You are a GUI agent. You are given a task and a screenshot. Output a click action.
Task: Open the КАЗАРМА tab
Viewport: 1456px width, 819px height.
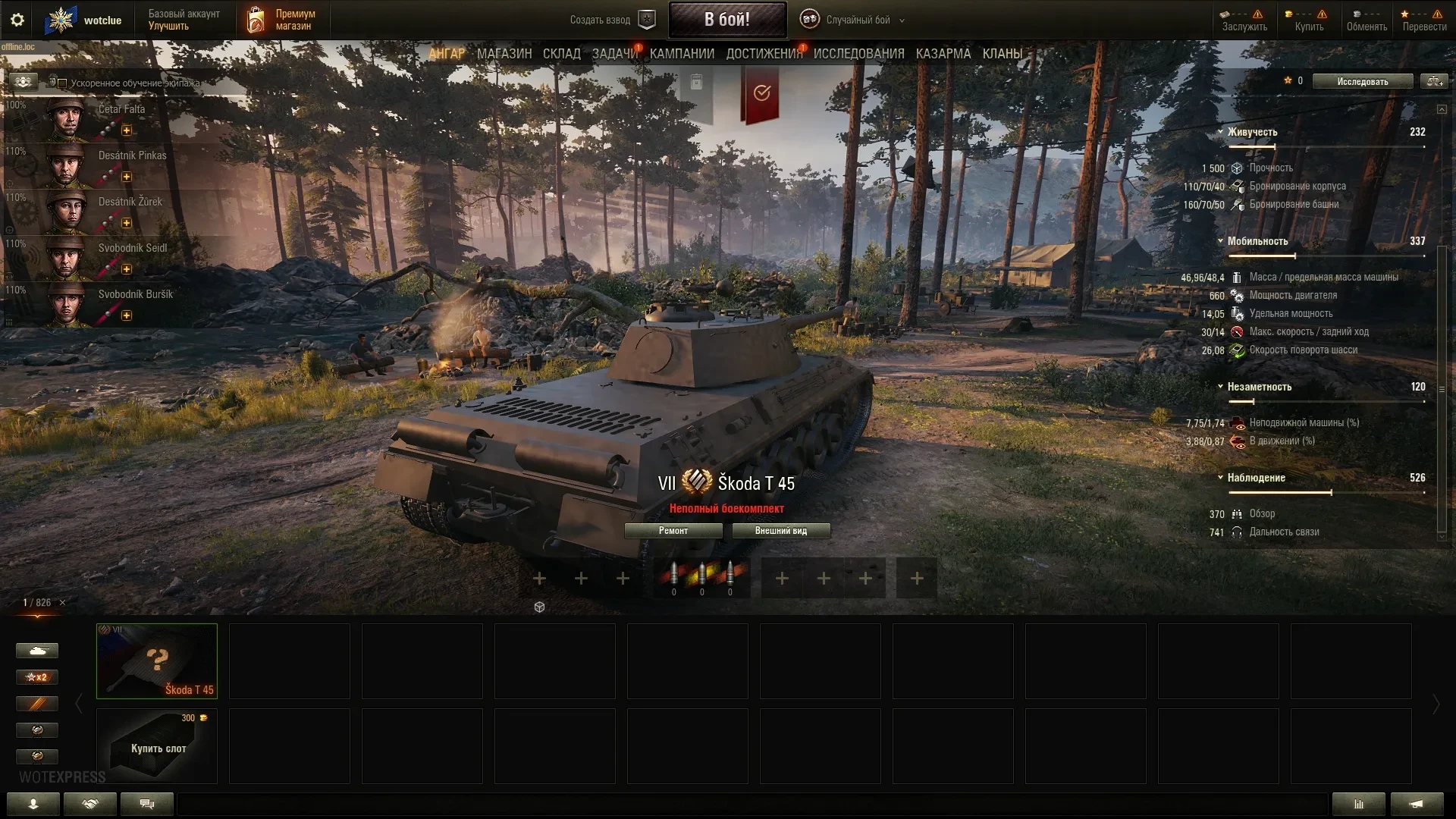tap(943, 54)
